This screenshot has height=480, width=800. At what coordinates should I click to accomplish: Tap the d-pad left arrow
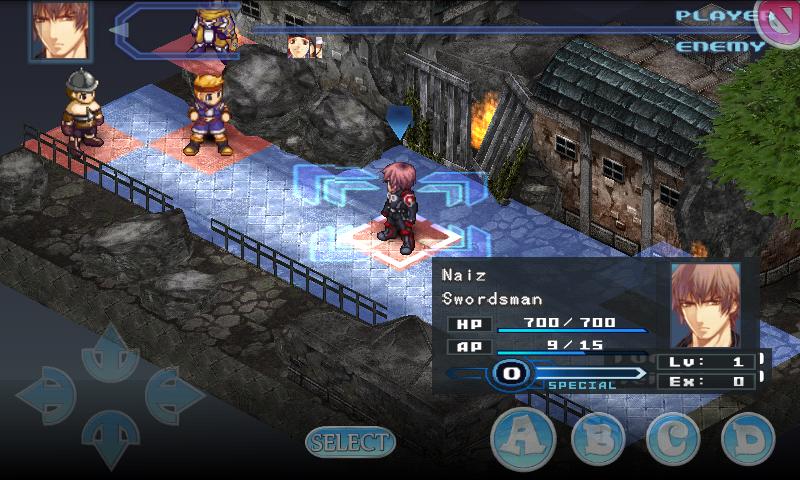[x=46, y=396]
